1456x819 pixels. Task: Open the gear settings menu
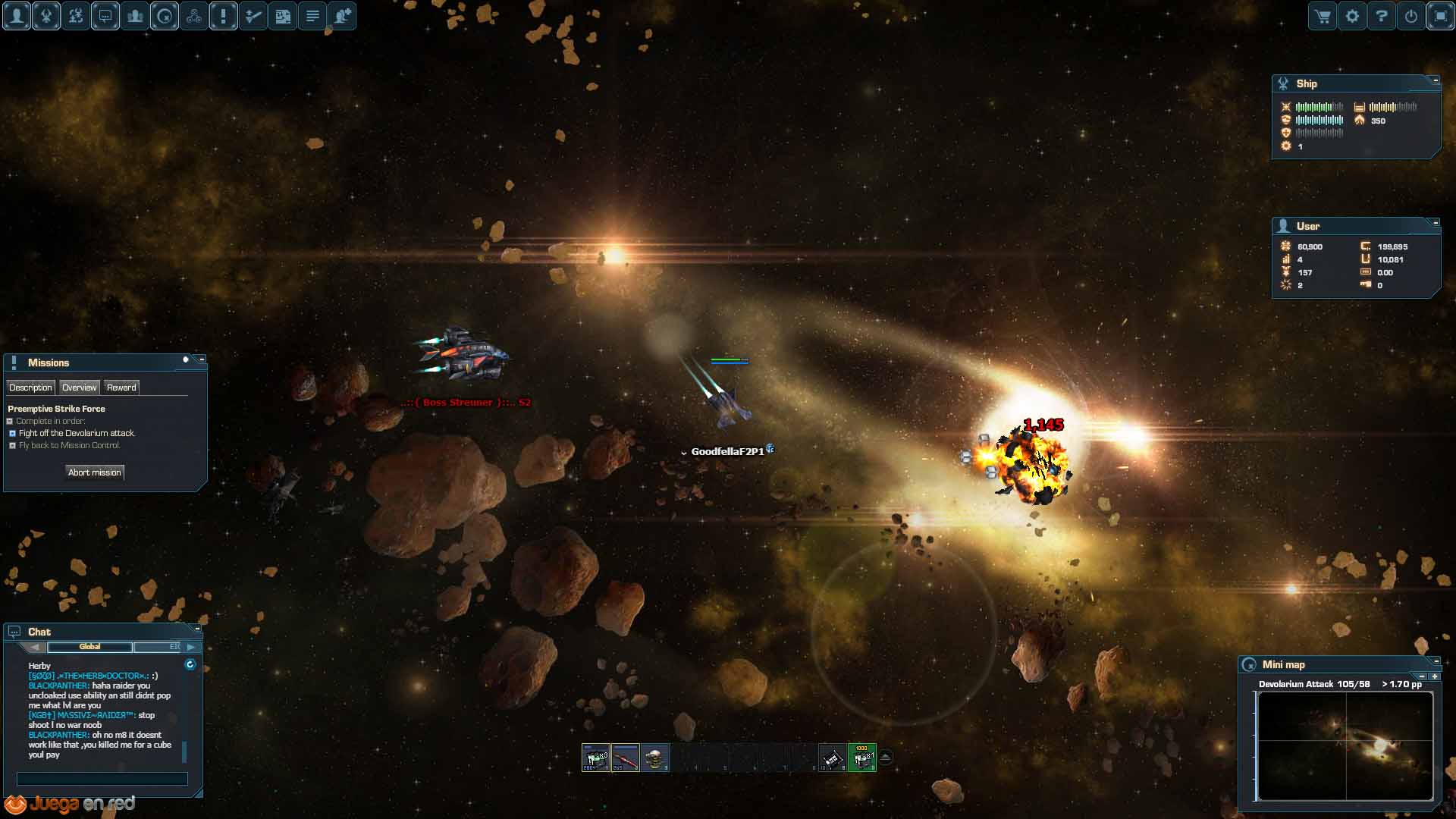[1352, 16]
